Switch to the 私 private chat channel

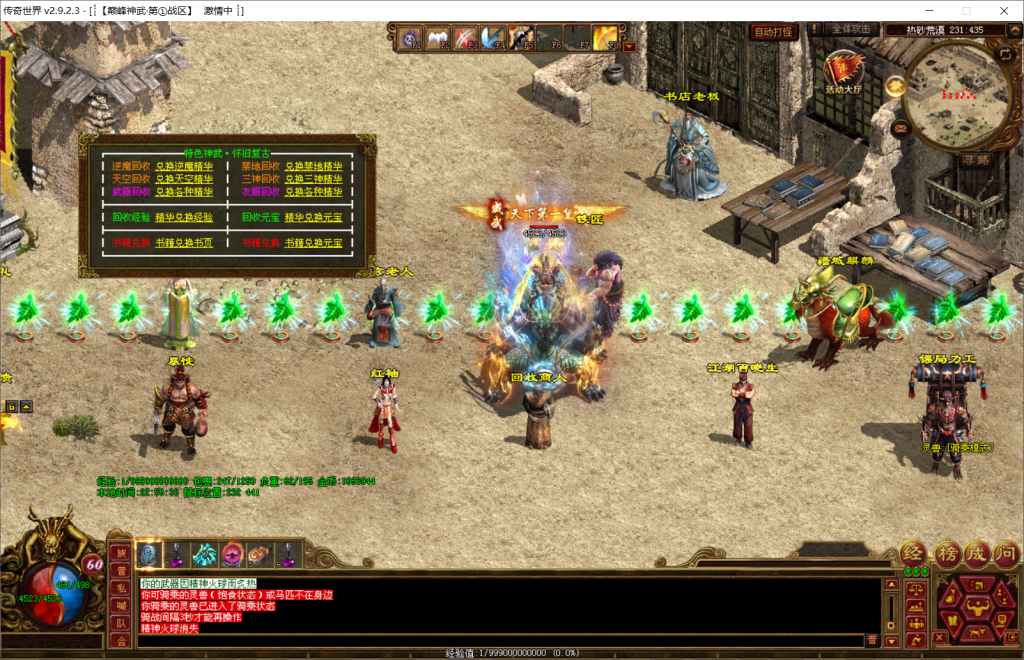click(x=120, y=587)
